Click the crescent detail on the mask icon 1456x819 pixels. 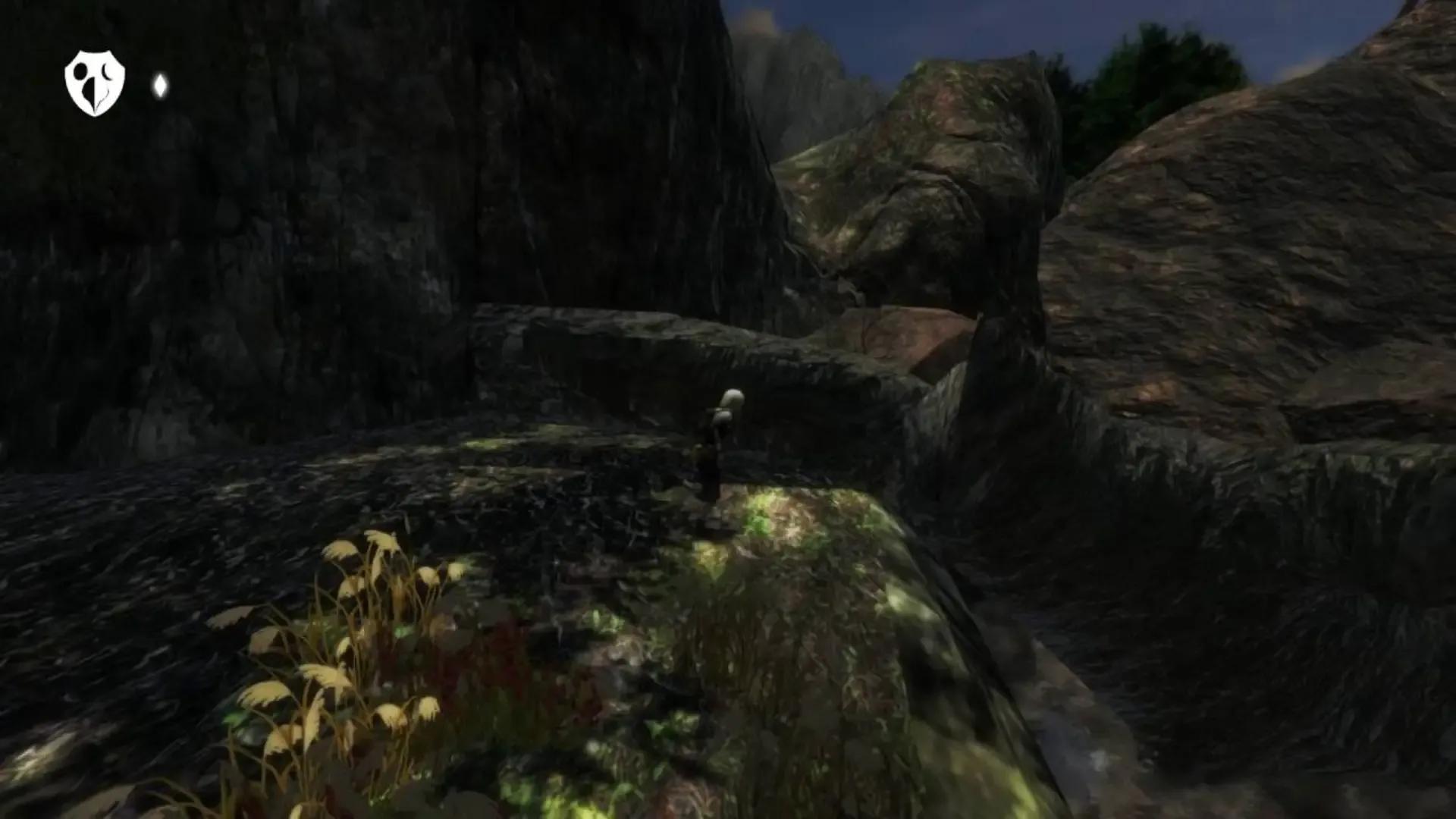pos(106,71)
